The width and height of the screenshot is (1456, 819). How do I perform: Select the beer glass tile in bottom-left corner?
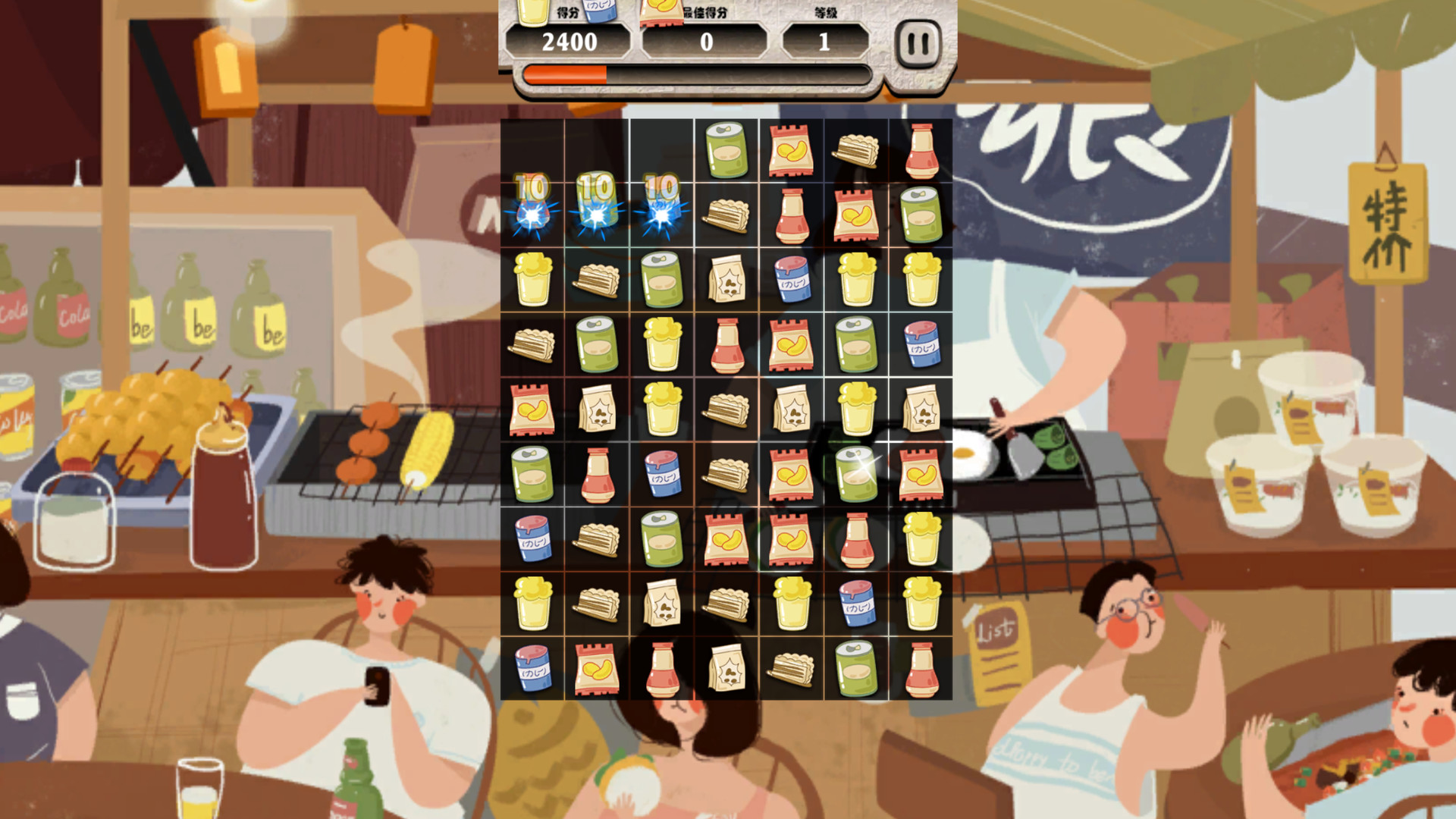point(532,603)
